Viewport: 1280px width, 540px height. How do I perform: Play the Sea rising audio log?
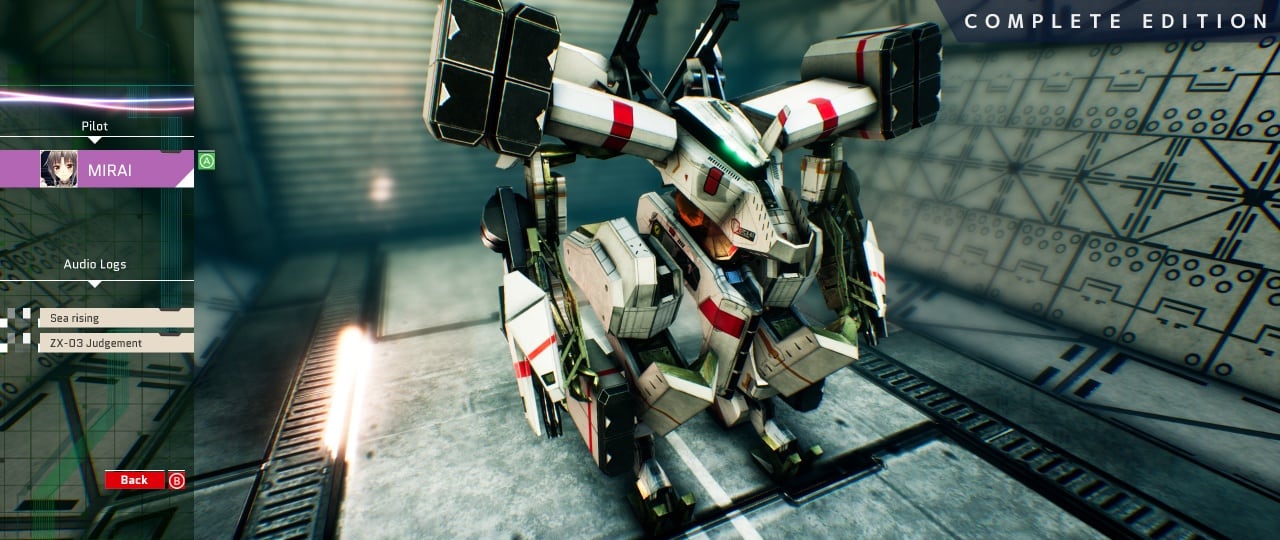point(115,318)
